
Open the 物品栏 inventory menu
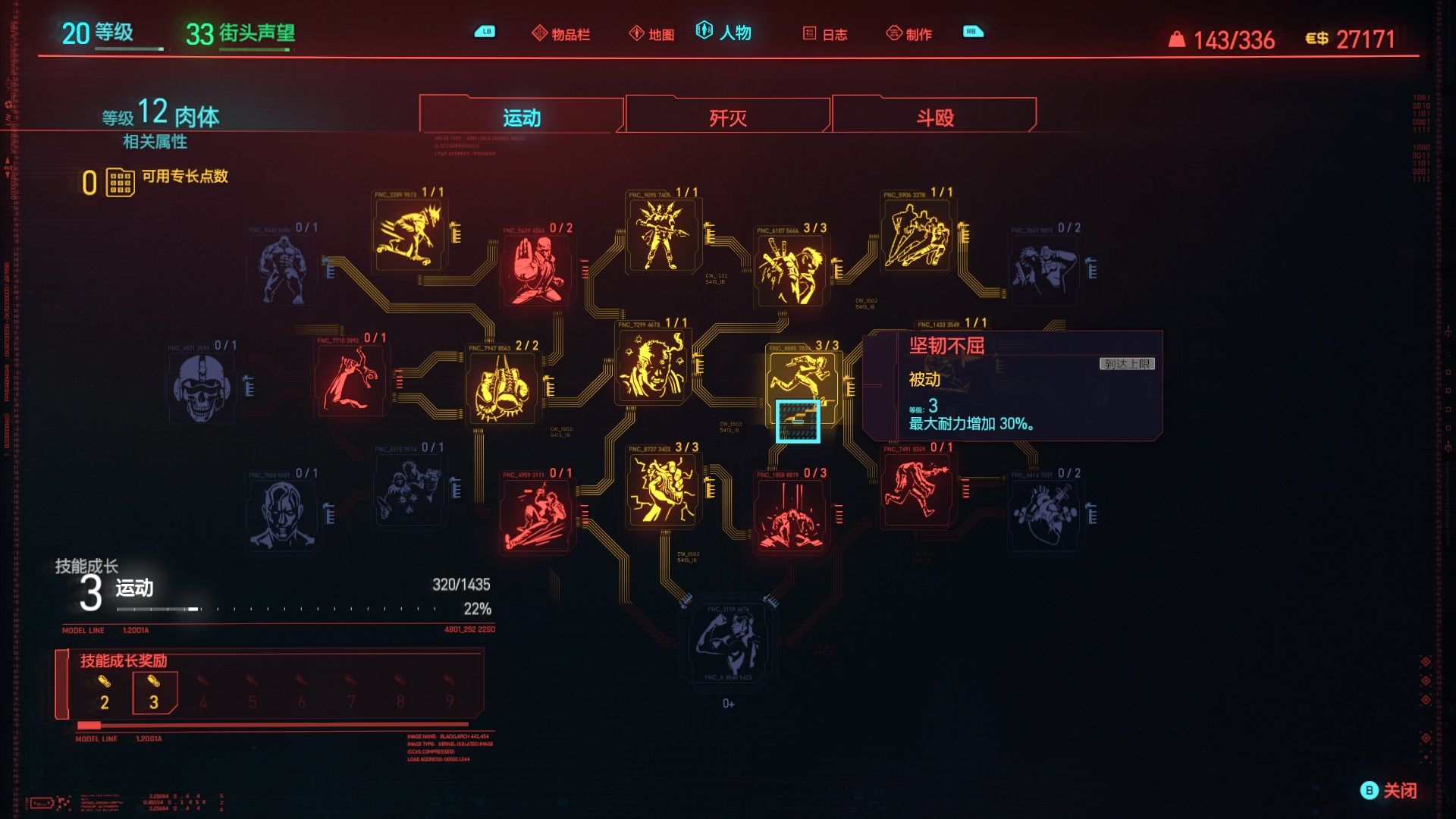coord(561,34)
